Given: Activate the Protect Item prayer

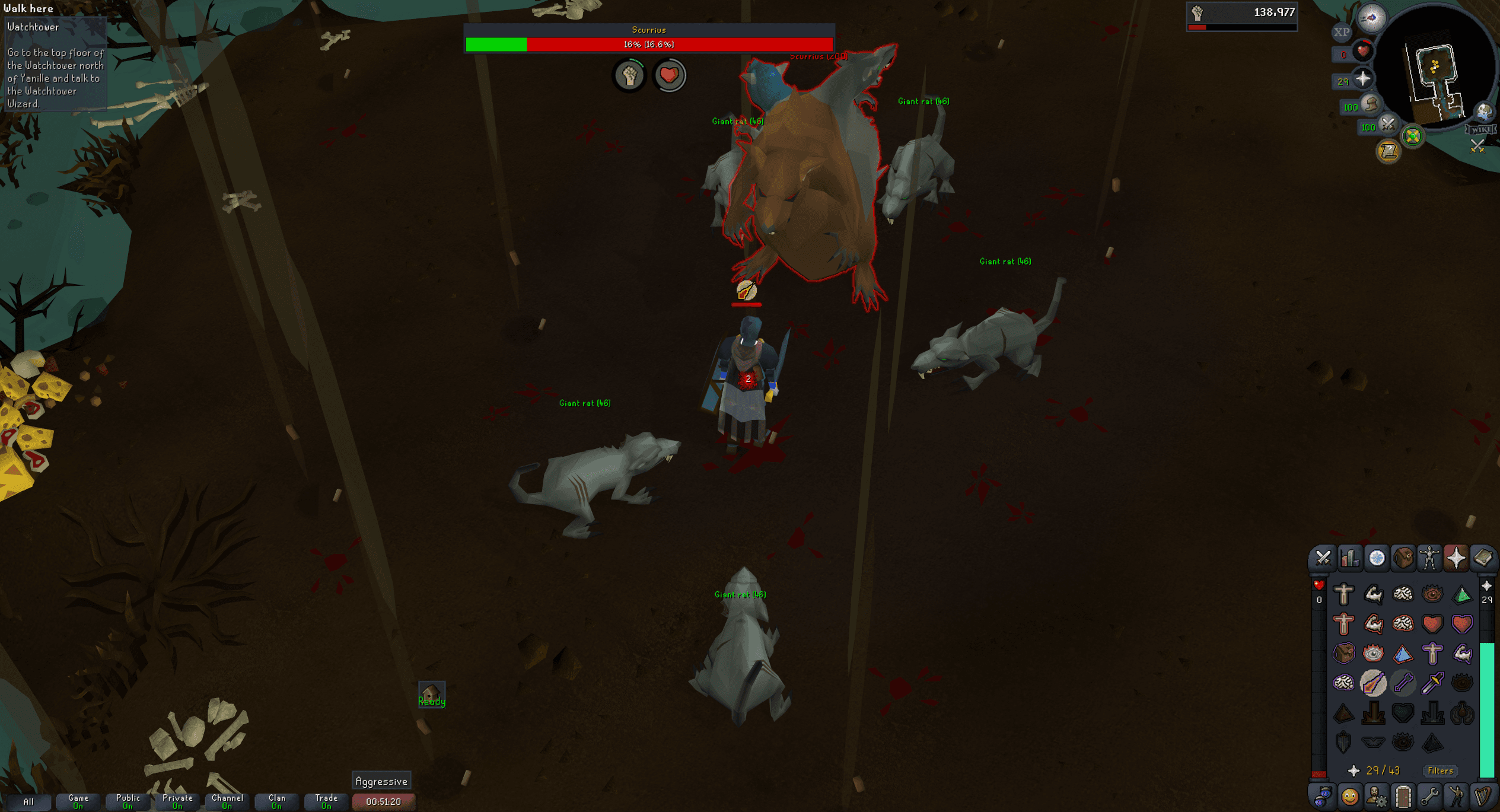Looking at the screenshot, I should pos(1344,653).
